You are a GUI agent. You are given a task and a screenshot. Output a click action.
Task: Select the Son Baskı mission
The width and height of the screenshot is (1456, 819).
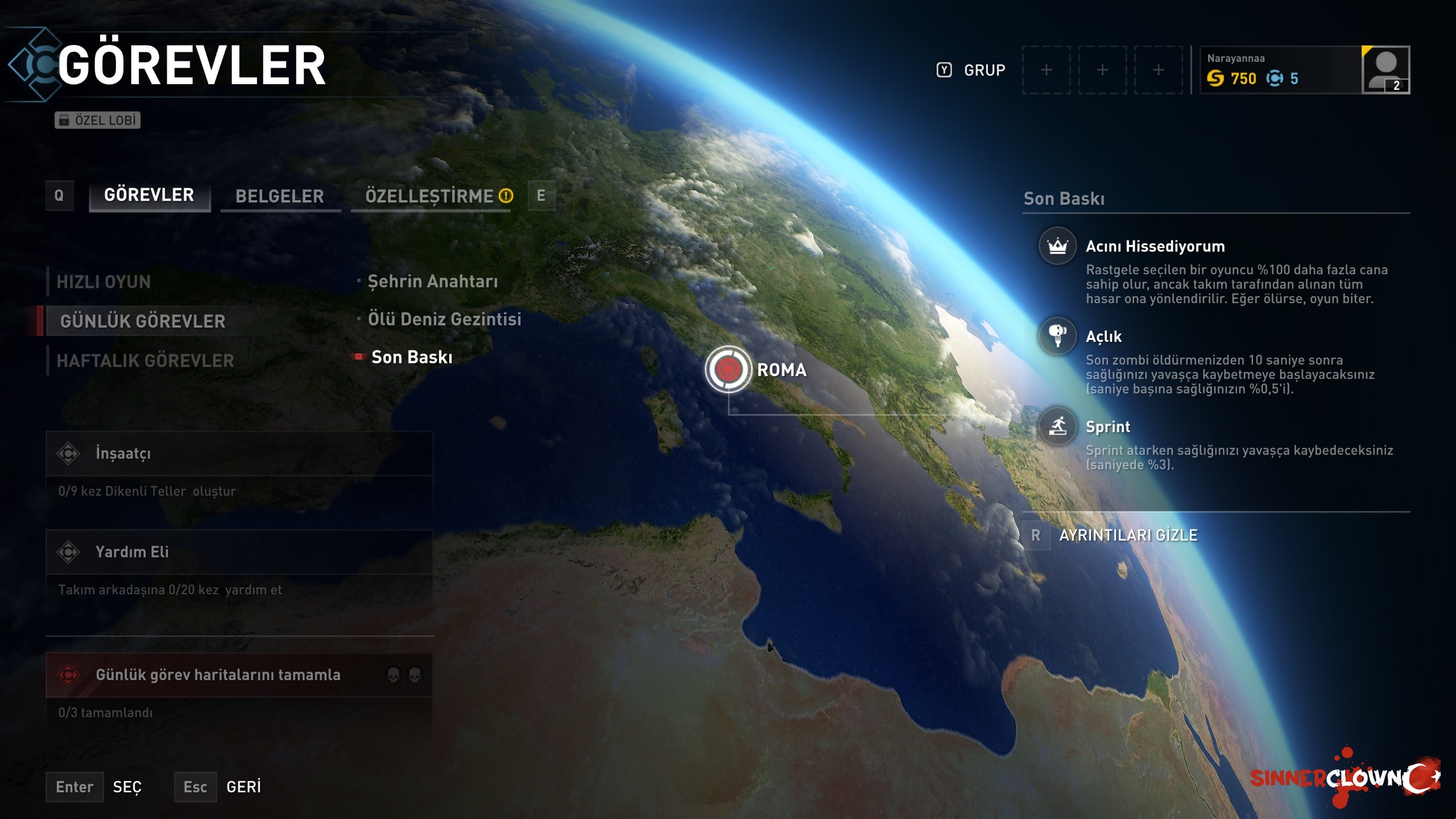click(x=412, y=357)
